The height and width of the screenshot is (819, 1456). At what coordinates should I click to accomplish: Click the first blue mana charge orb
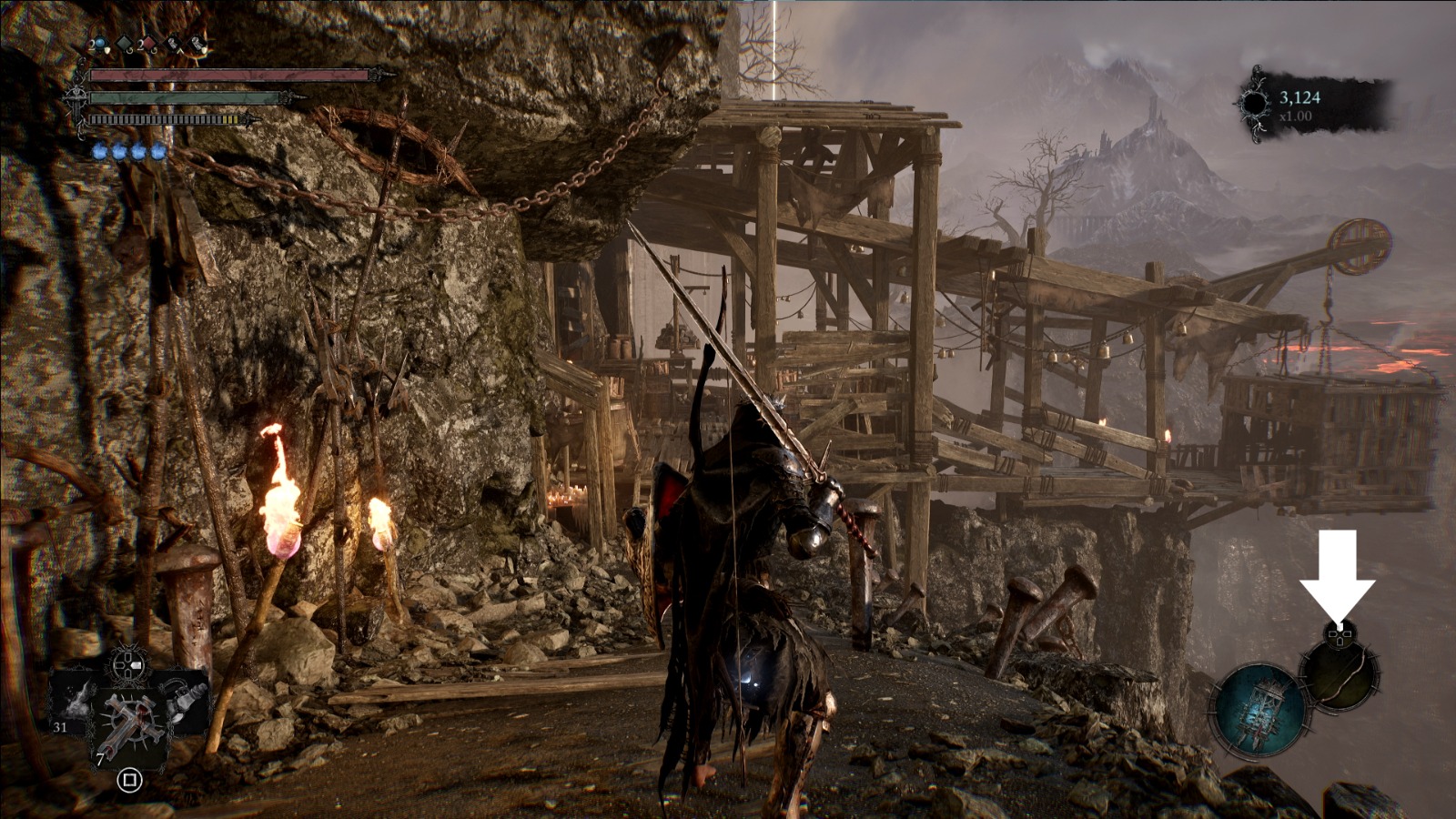100,153
